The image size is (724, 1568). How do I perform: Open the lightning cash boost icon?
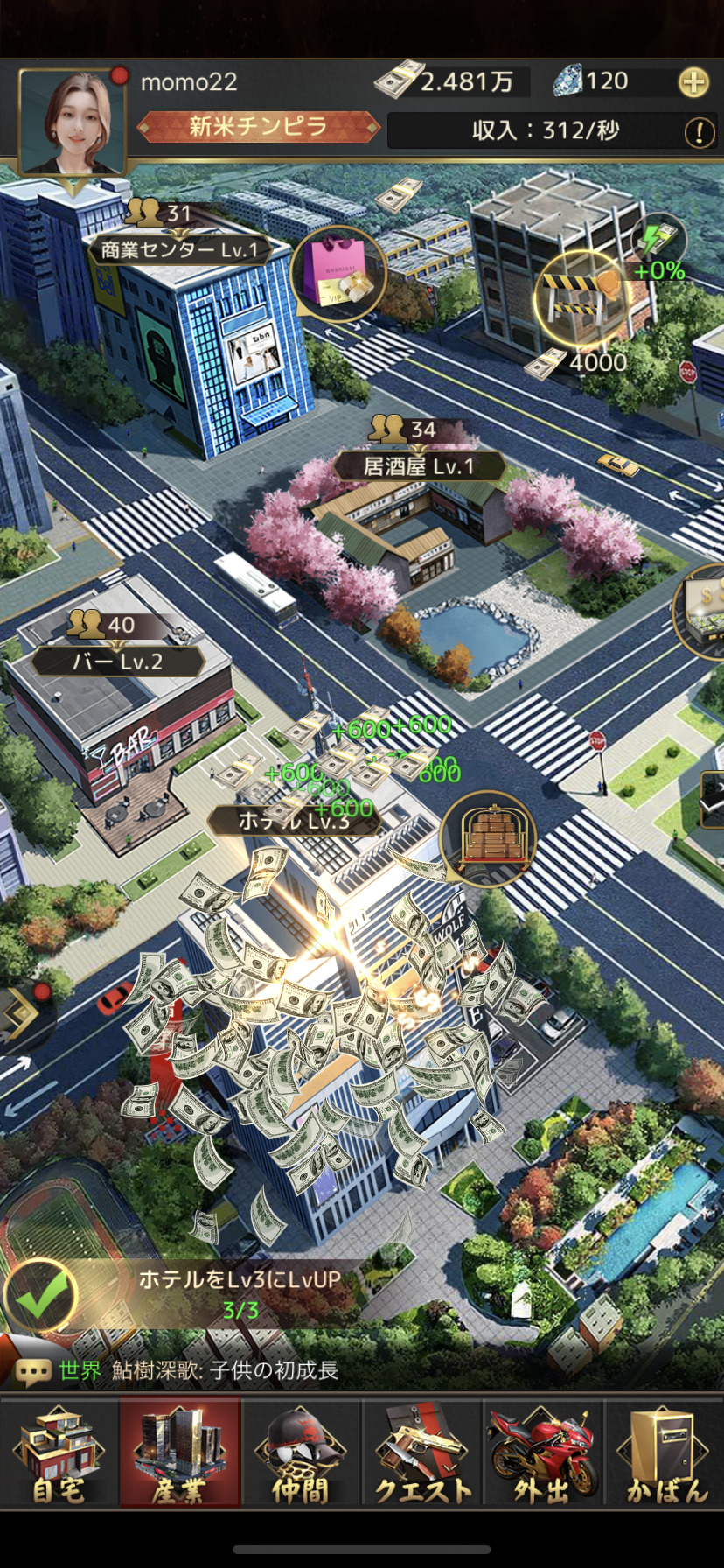pyautogui.click(x=658, y=238)
